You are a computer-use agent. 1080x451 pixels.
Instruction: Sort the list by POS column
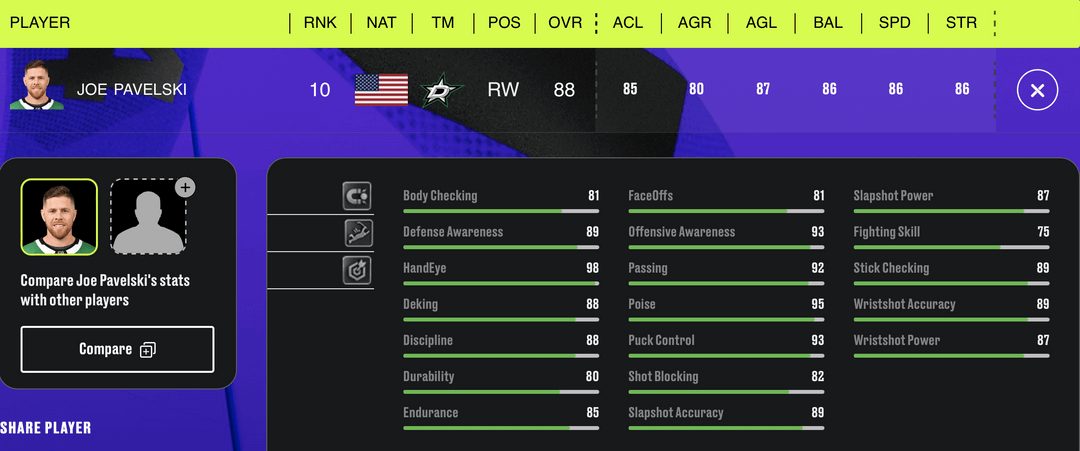click(x=504, y=22)
